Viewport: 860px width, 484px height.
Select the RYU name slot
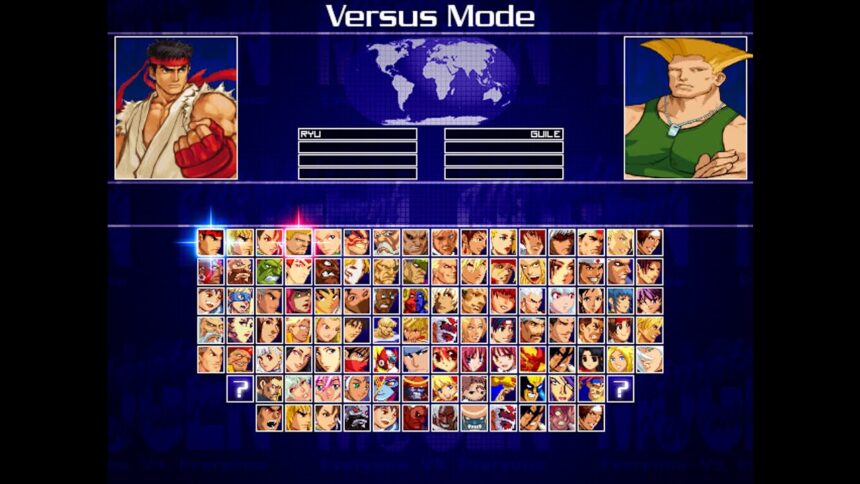(x=357, y=134)
